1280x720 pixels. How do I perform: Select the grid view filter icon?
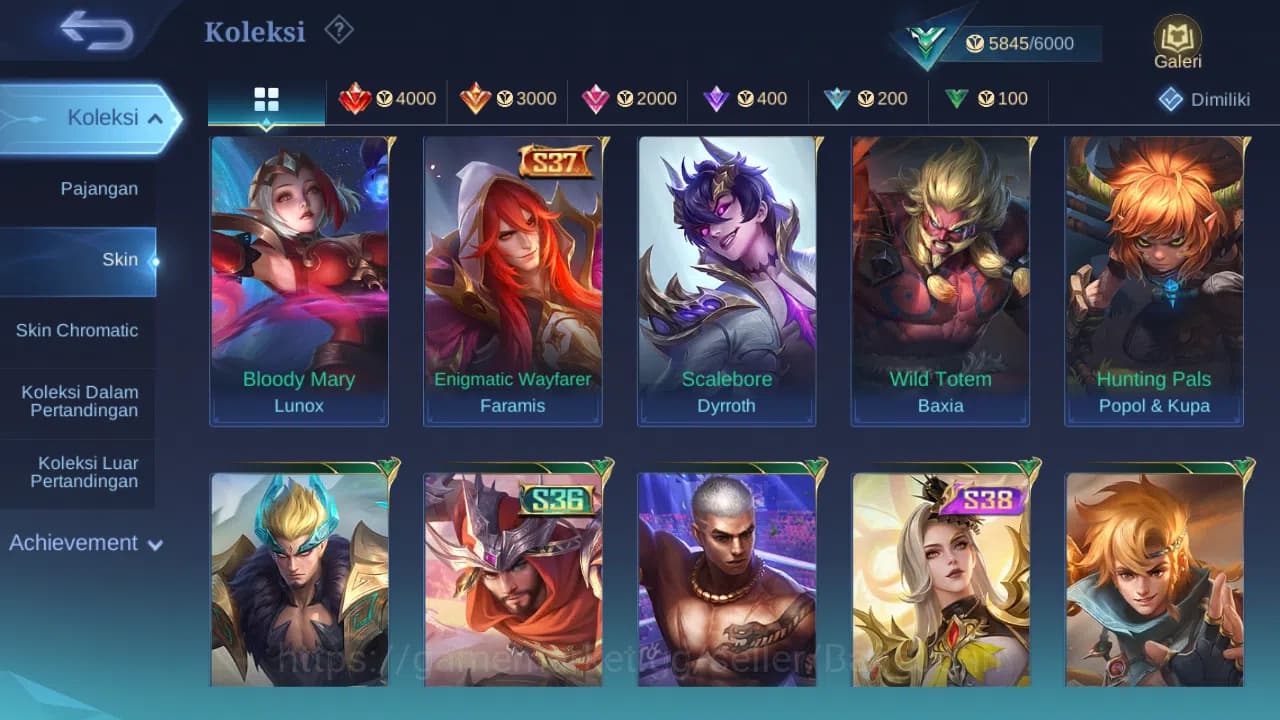tap(265, 99)
